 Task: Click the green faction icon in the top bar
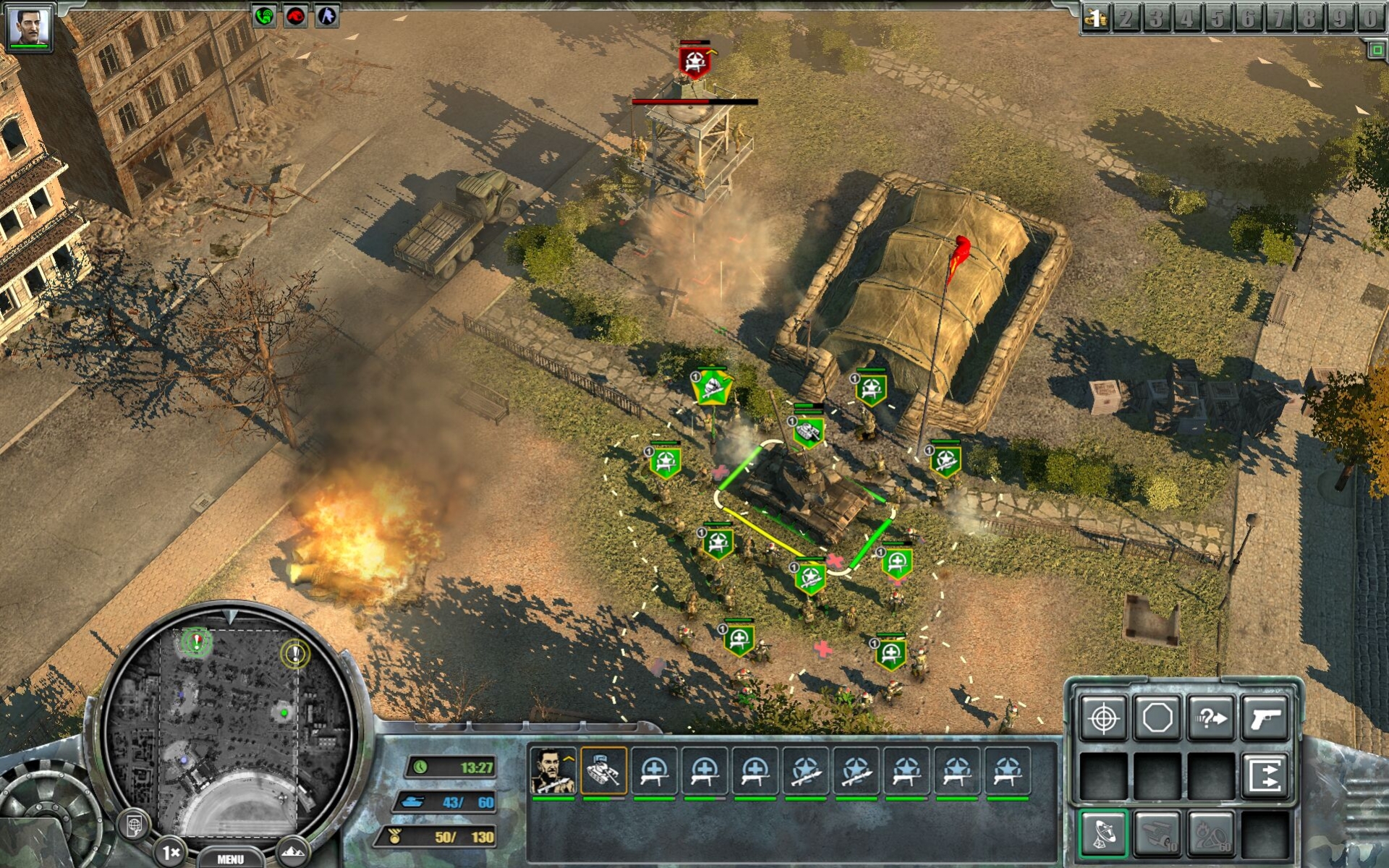coord(266,16)
